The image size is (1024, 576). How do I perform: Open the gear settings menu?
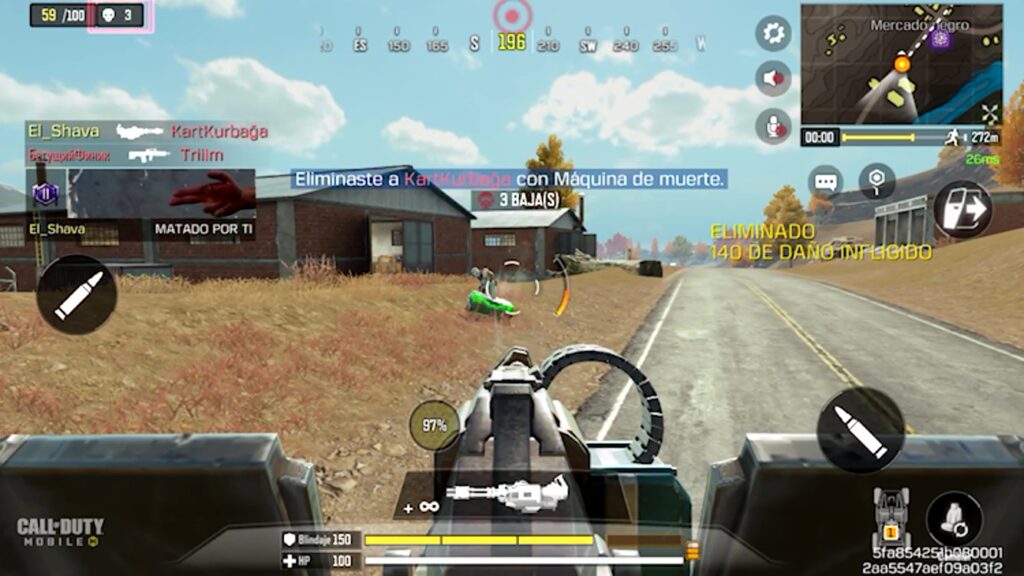773,34
